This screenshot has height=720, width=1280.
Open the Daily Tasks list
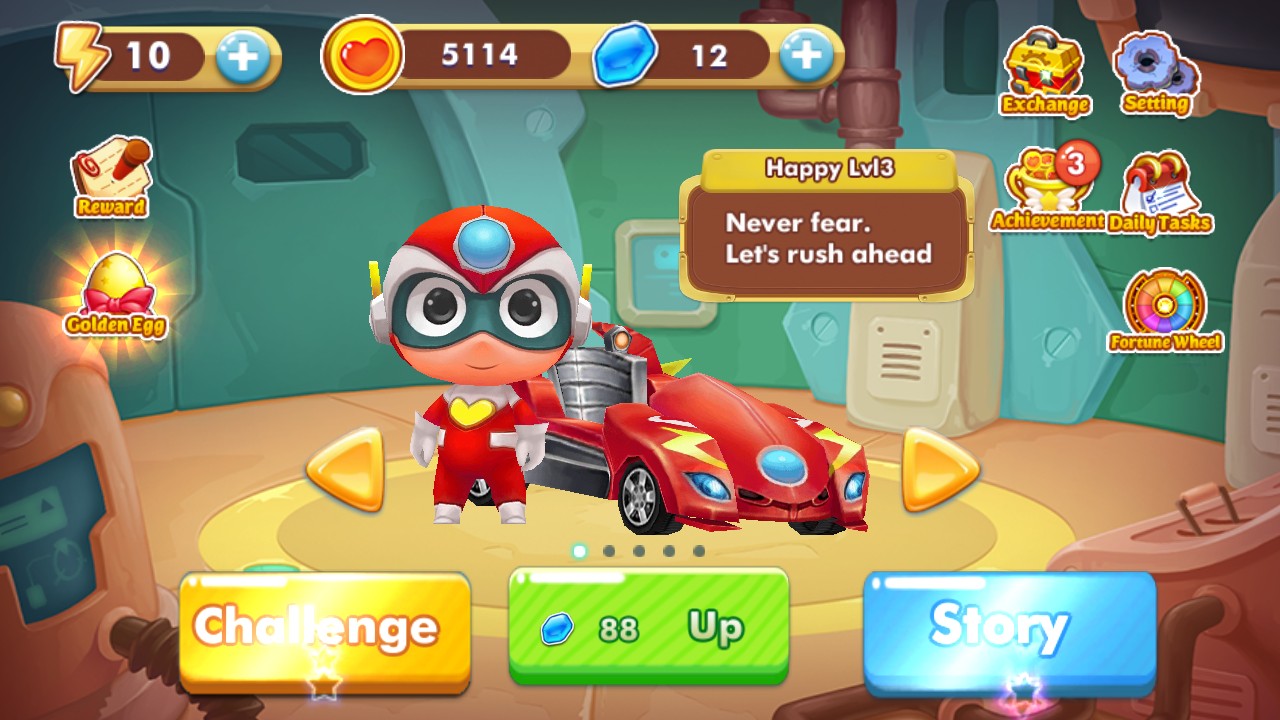click(x=1160, y=185)
